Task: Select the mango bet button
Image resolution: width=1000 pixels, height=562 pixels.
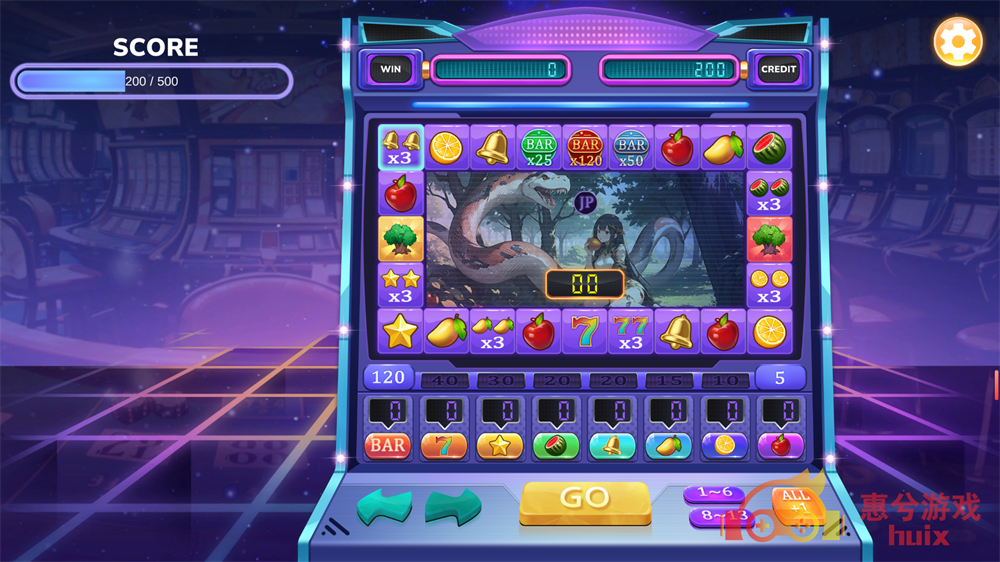Action: [668, 445]
